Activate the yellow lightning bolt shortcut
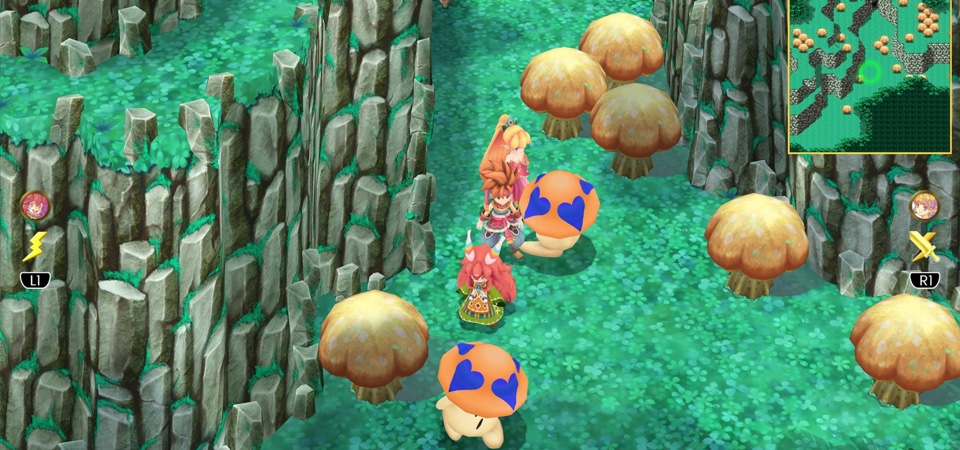The width and height of the screenshot is (960, 450). (35, 246)
